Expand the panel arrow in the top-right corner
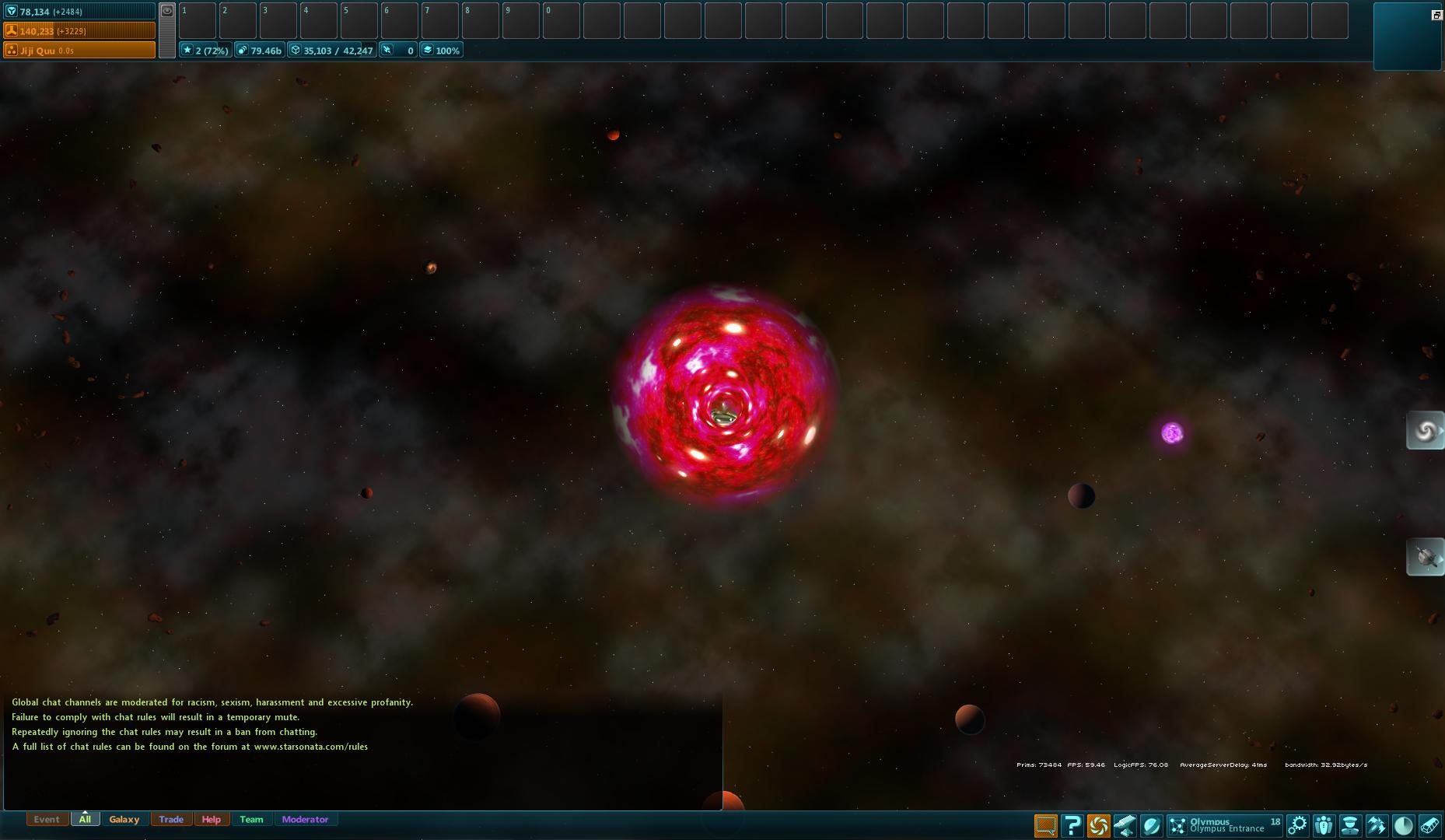 pos(1435,13)
